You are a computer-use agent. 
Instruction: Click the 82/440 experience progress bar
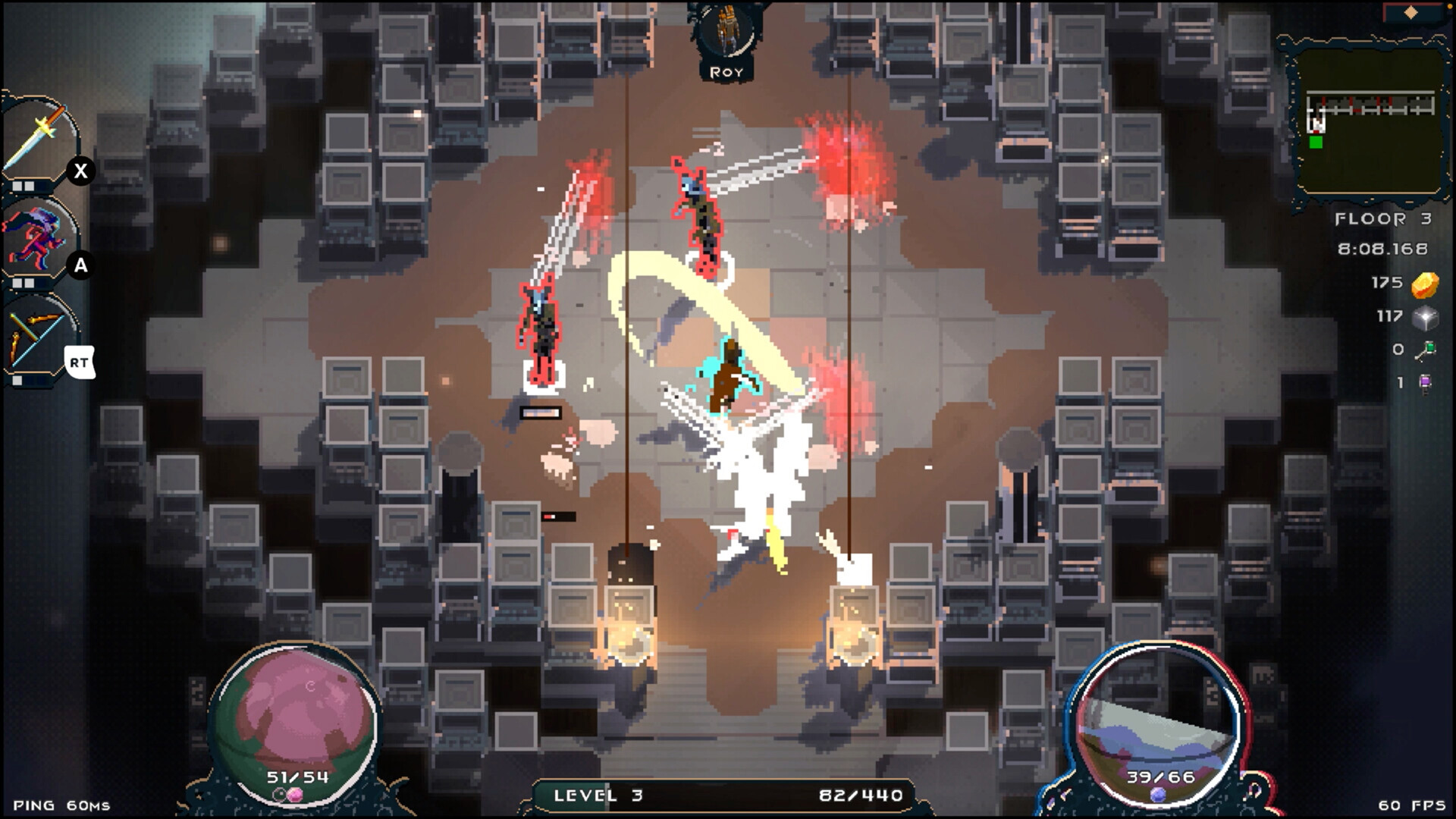point(861,796)
